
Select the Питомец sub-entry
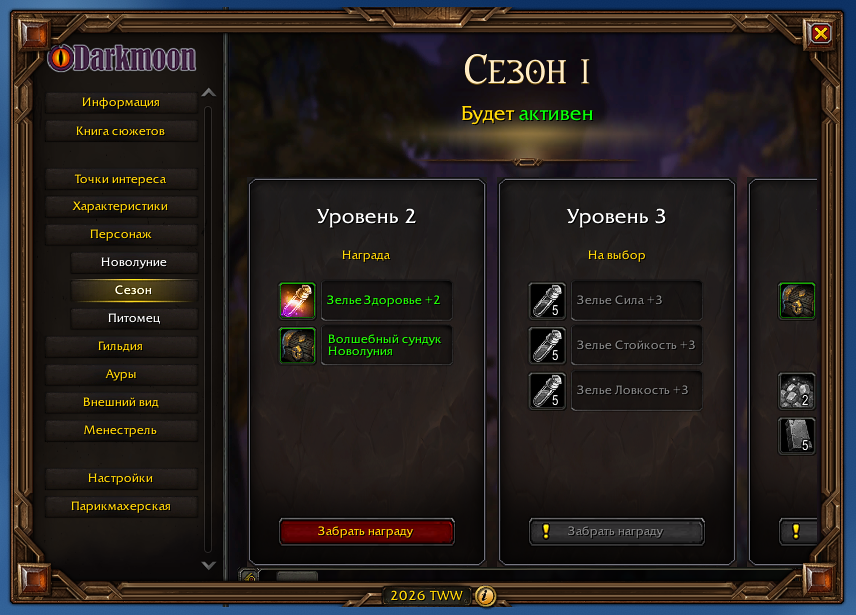(134, 318)
